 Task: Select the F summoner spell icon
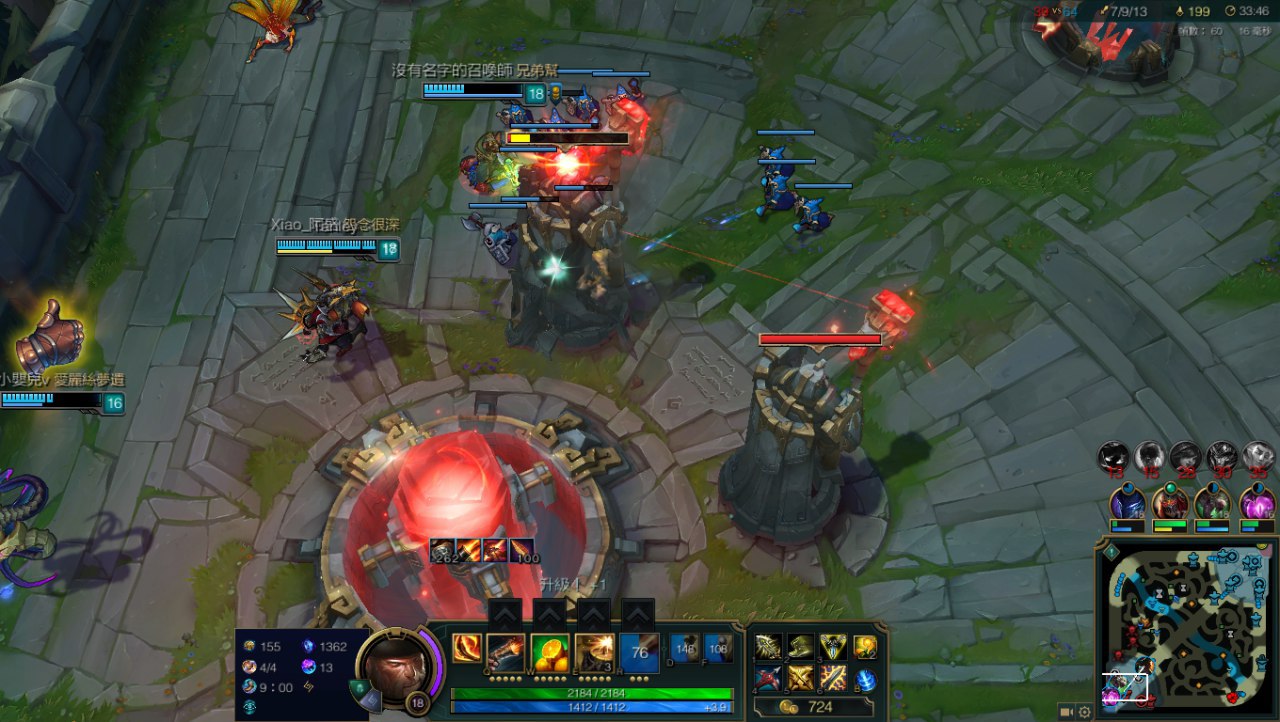click(717, 648)
